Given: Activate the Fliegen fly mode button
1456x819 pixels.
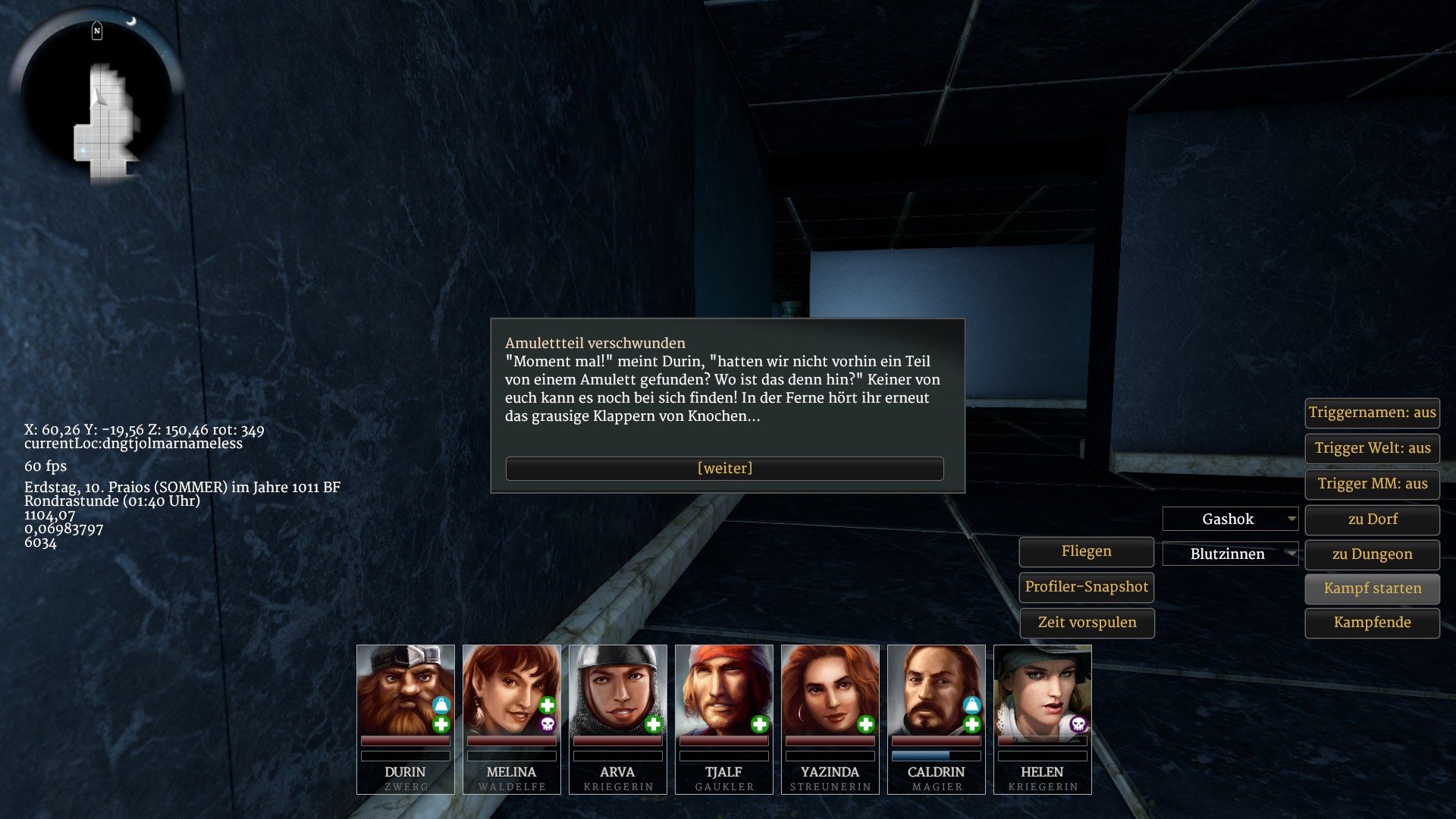Looking at the screenshot, I should coord(1086,551).
